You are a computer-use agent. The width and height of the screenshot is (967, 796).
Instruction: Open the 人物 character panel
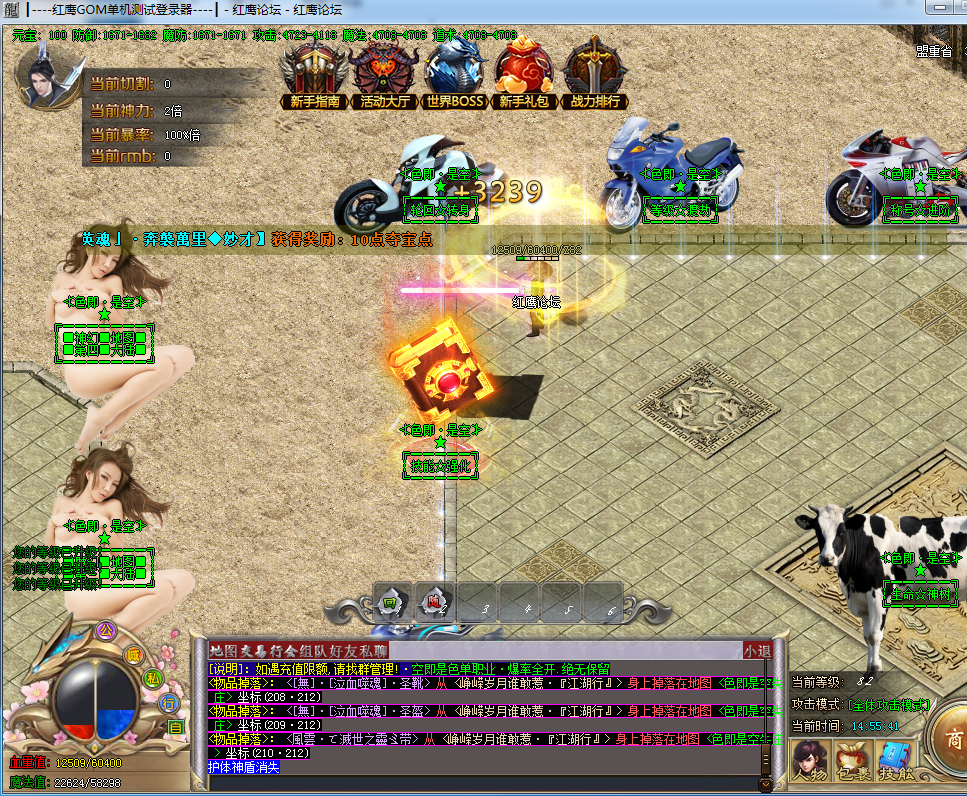tap(808, 762)
